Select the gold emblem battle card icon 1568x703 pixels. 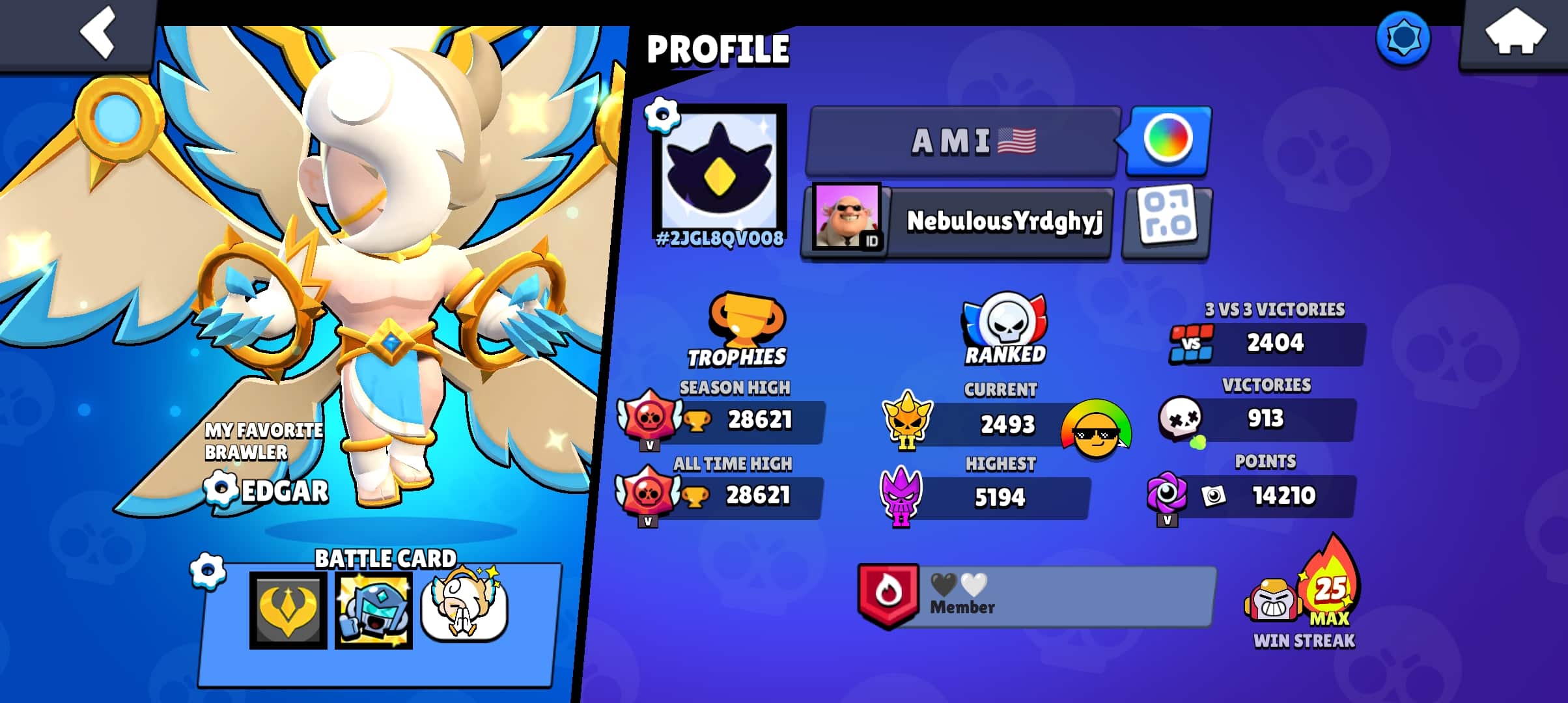(288, 610)
